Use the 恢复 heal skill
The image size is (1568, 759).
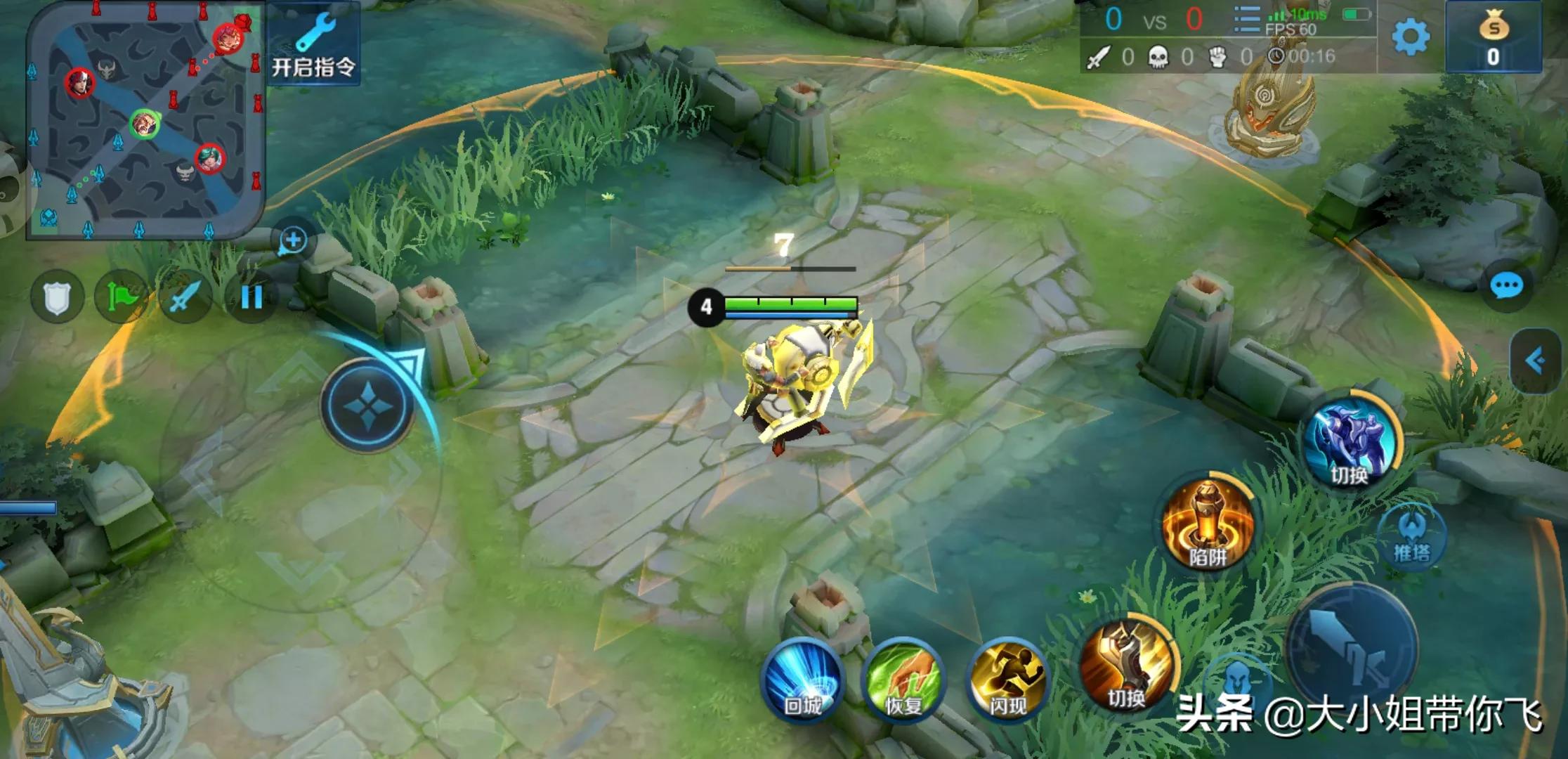click(903, 680)
